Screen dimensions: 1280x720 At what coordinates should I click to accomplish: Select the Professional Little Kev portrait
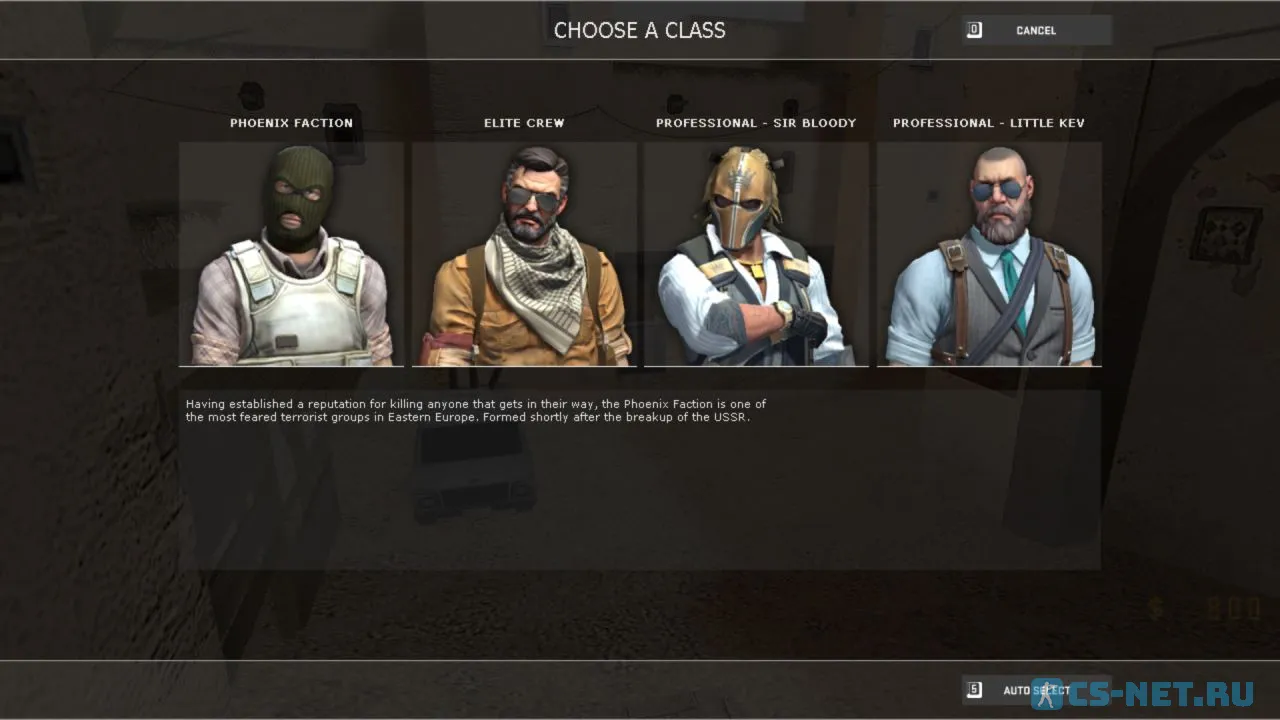[x=989, y=254]
